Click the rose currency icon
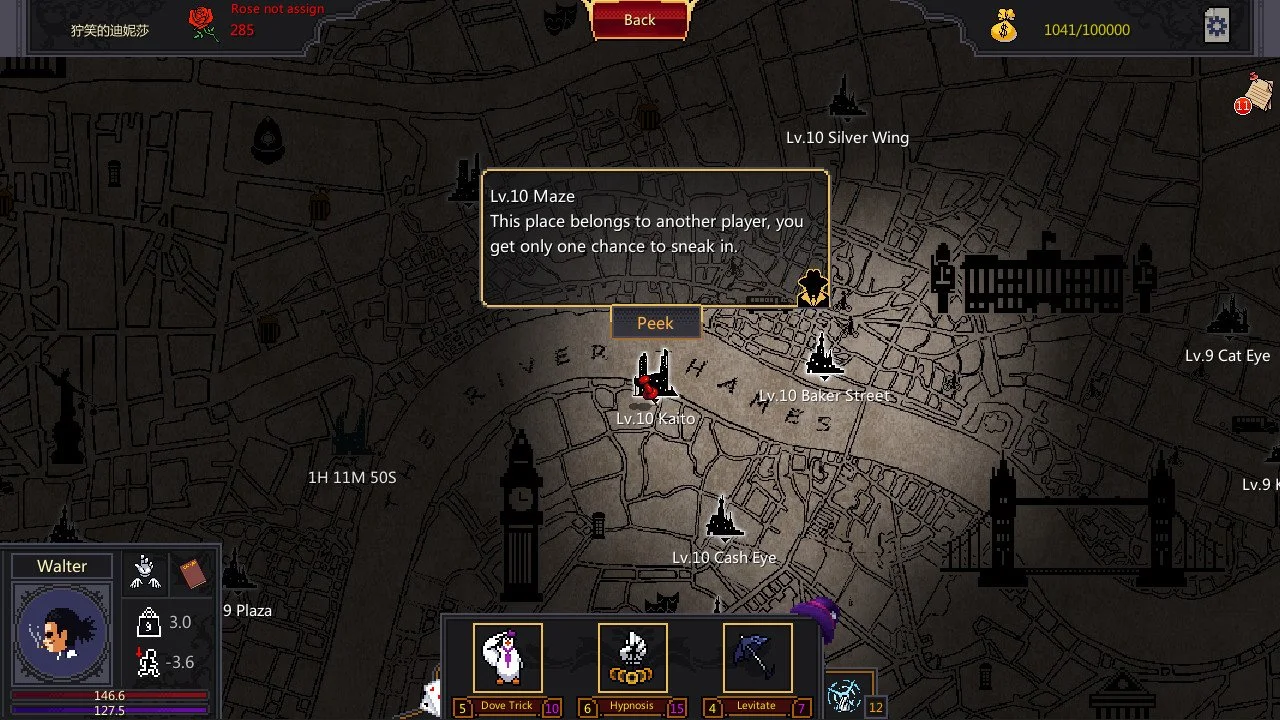This screenshot has width=1280, height=720. tap(204, 24)
